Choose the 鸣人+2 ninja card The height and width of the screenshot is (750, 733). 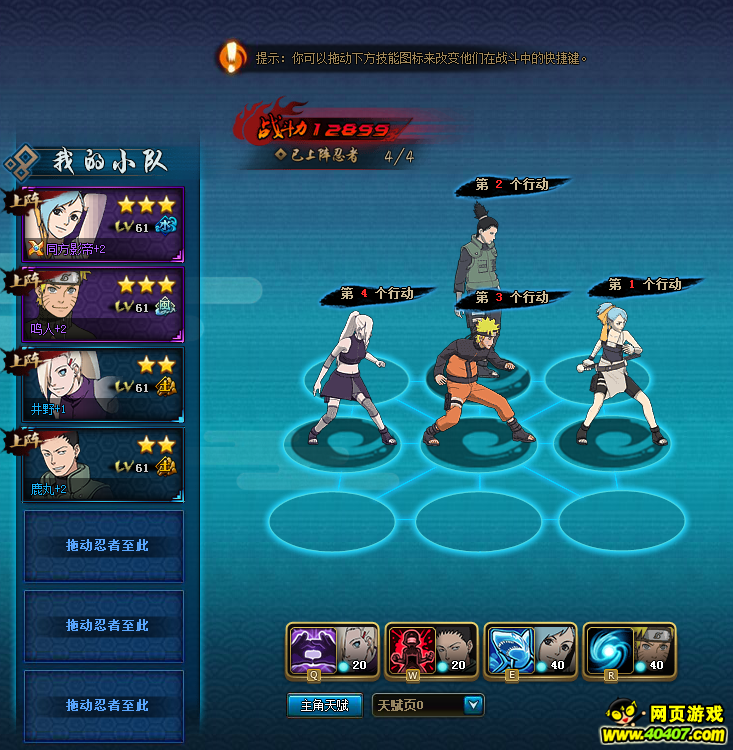pos(102,304)
